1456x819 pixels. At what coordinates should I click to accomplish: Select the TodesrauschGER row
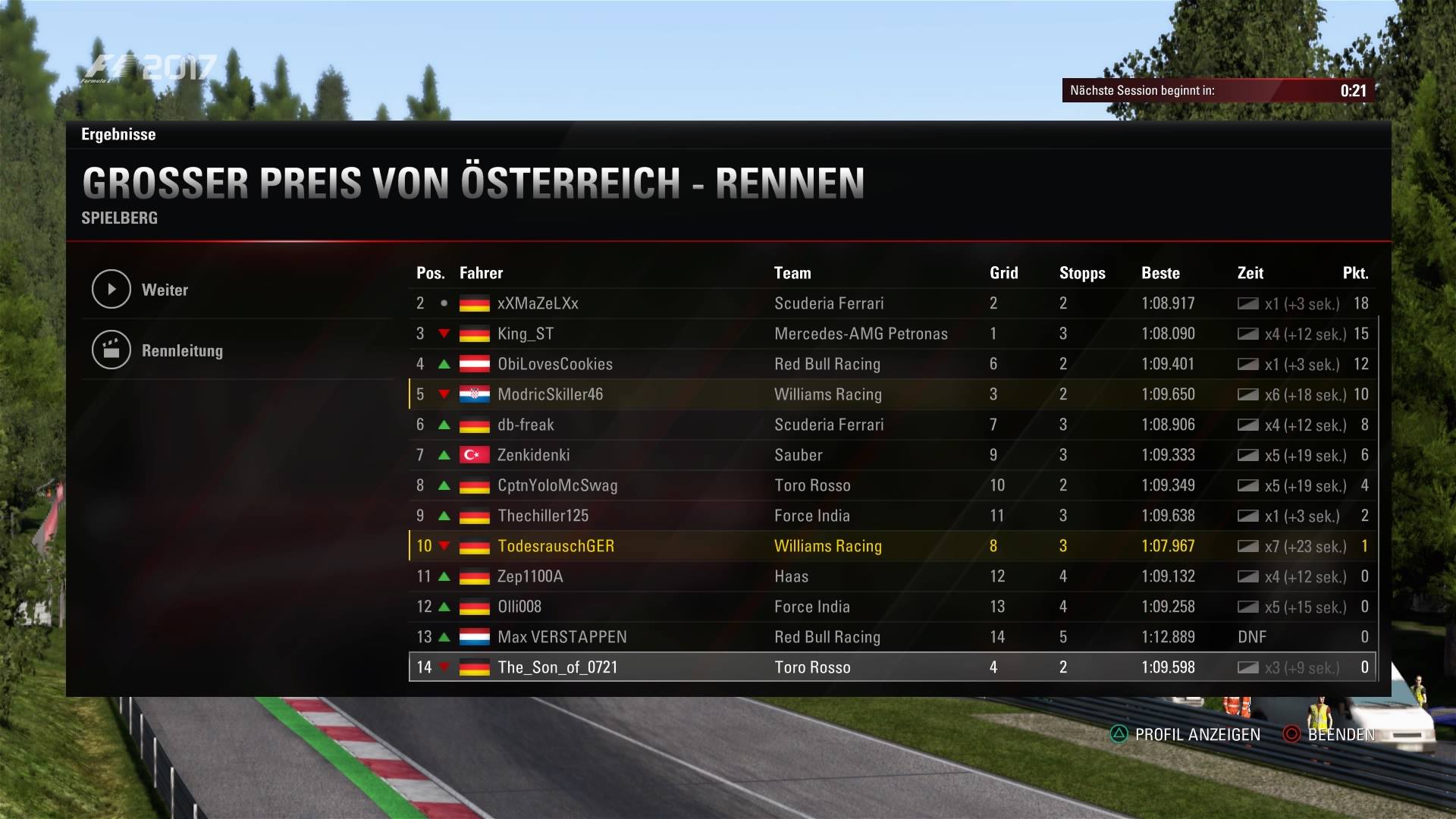coord(556,546)
